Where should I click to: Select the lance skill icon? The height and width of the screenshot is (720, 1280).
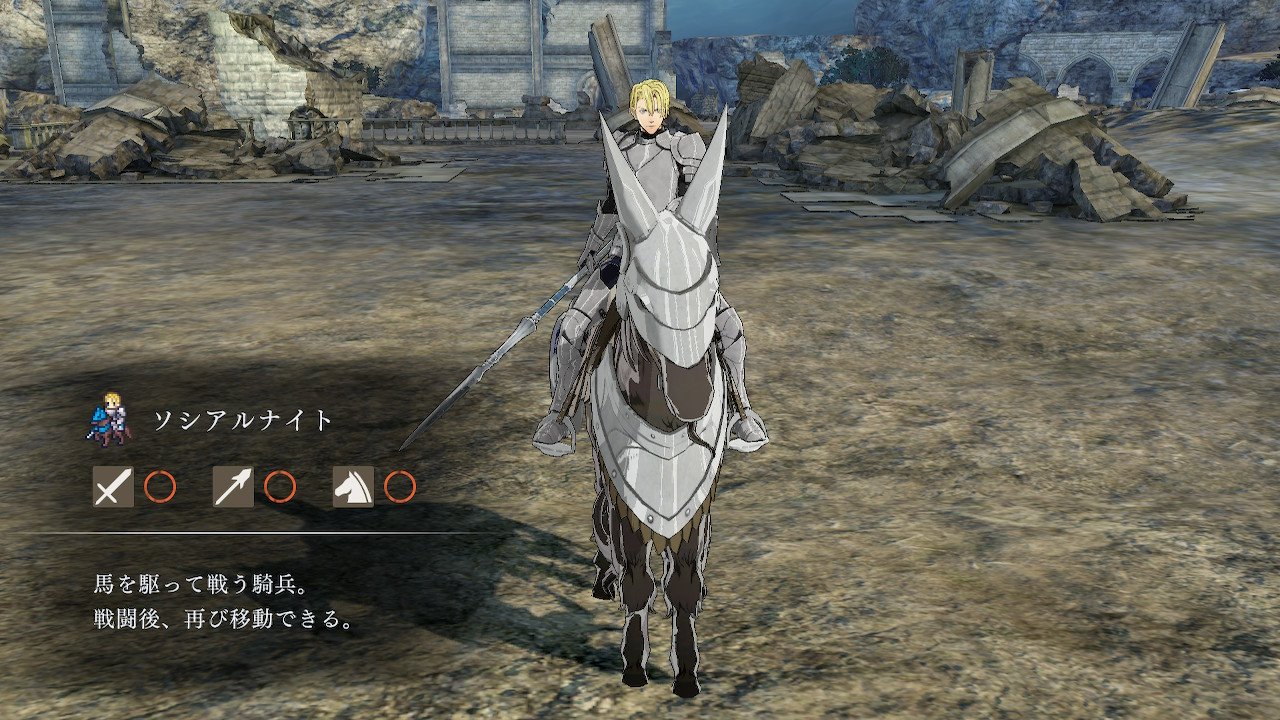point(233,487)
